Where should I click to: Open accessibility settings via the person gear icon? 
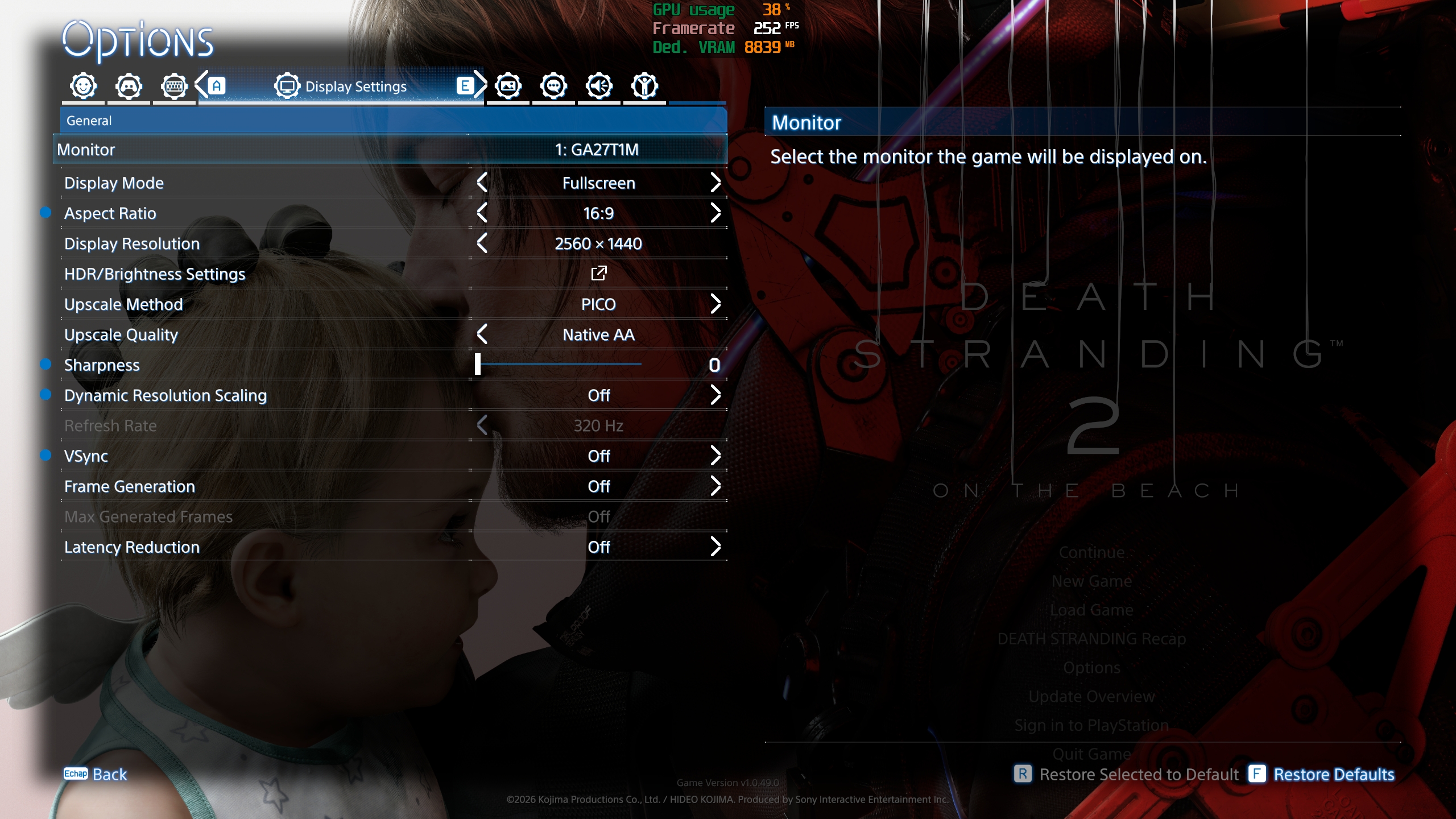(644, 85)
